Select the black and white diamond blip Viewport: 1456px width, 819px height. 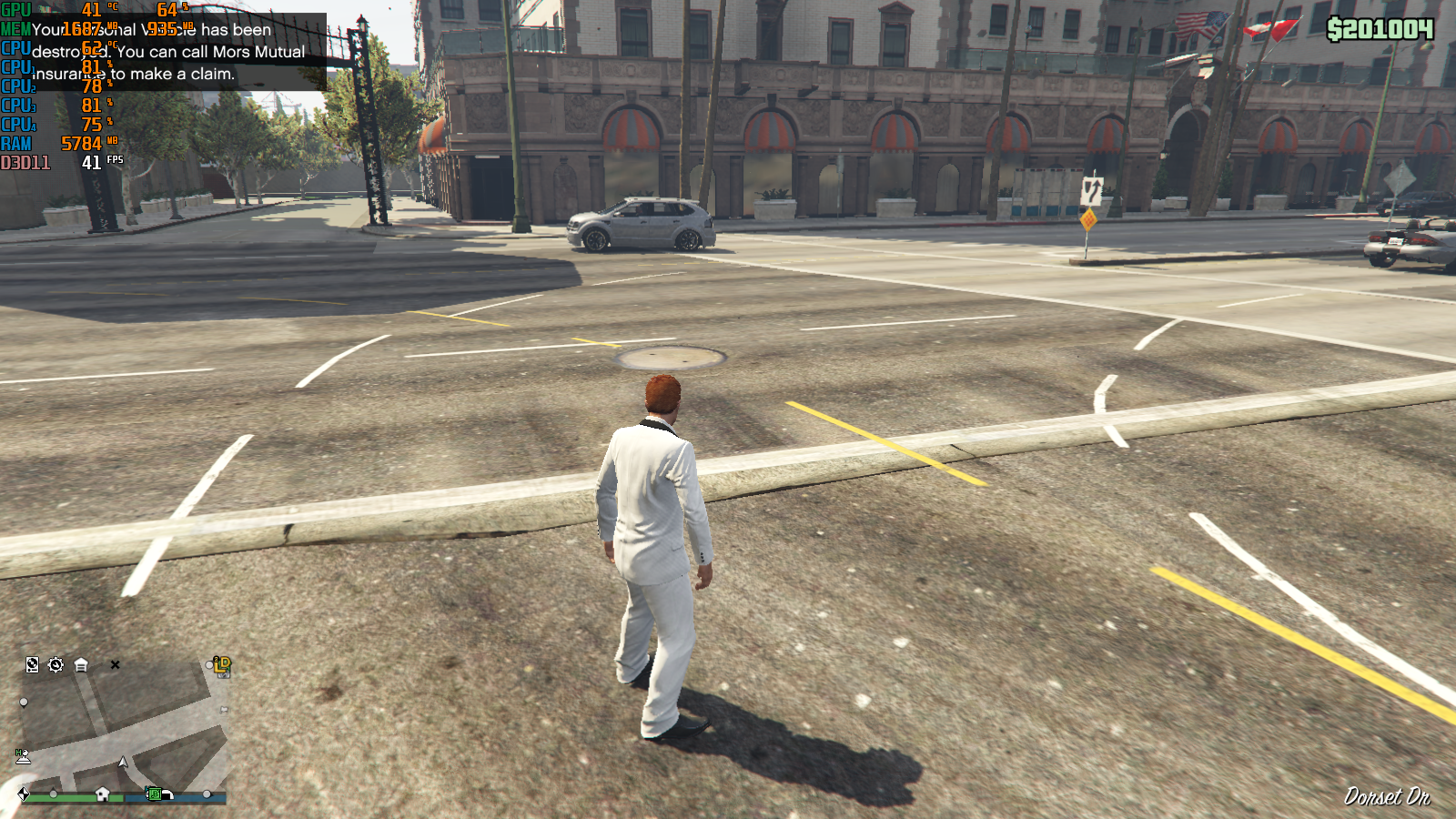pyautogui.click(x=23, y=794)
